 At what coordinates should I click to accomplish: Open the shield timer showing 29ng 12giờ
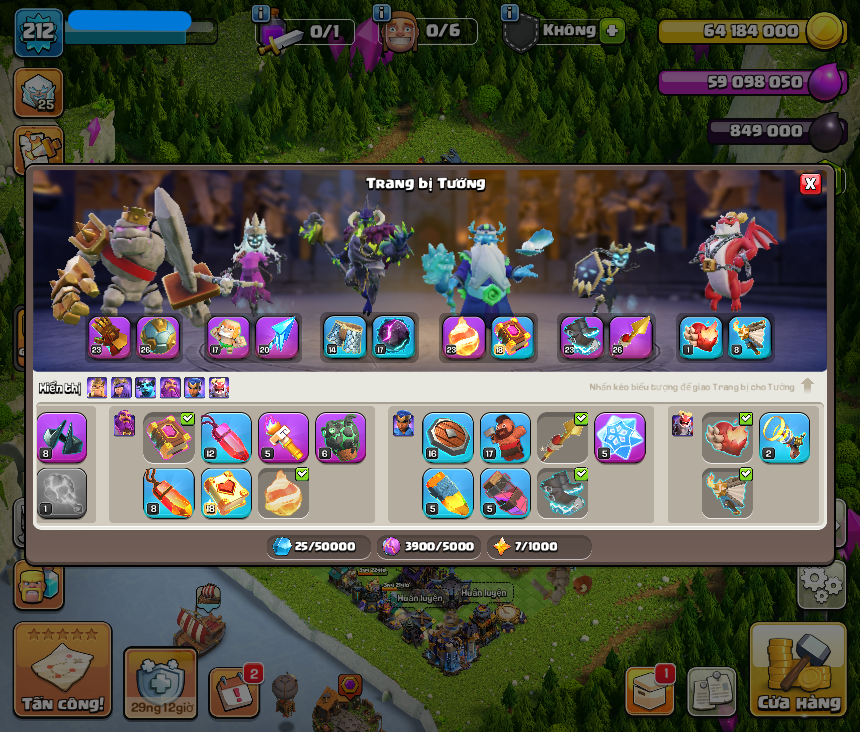[x=160, y=683]
